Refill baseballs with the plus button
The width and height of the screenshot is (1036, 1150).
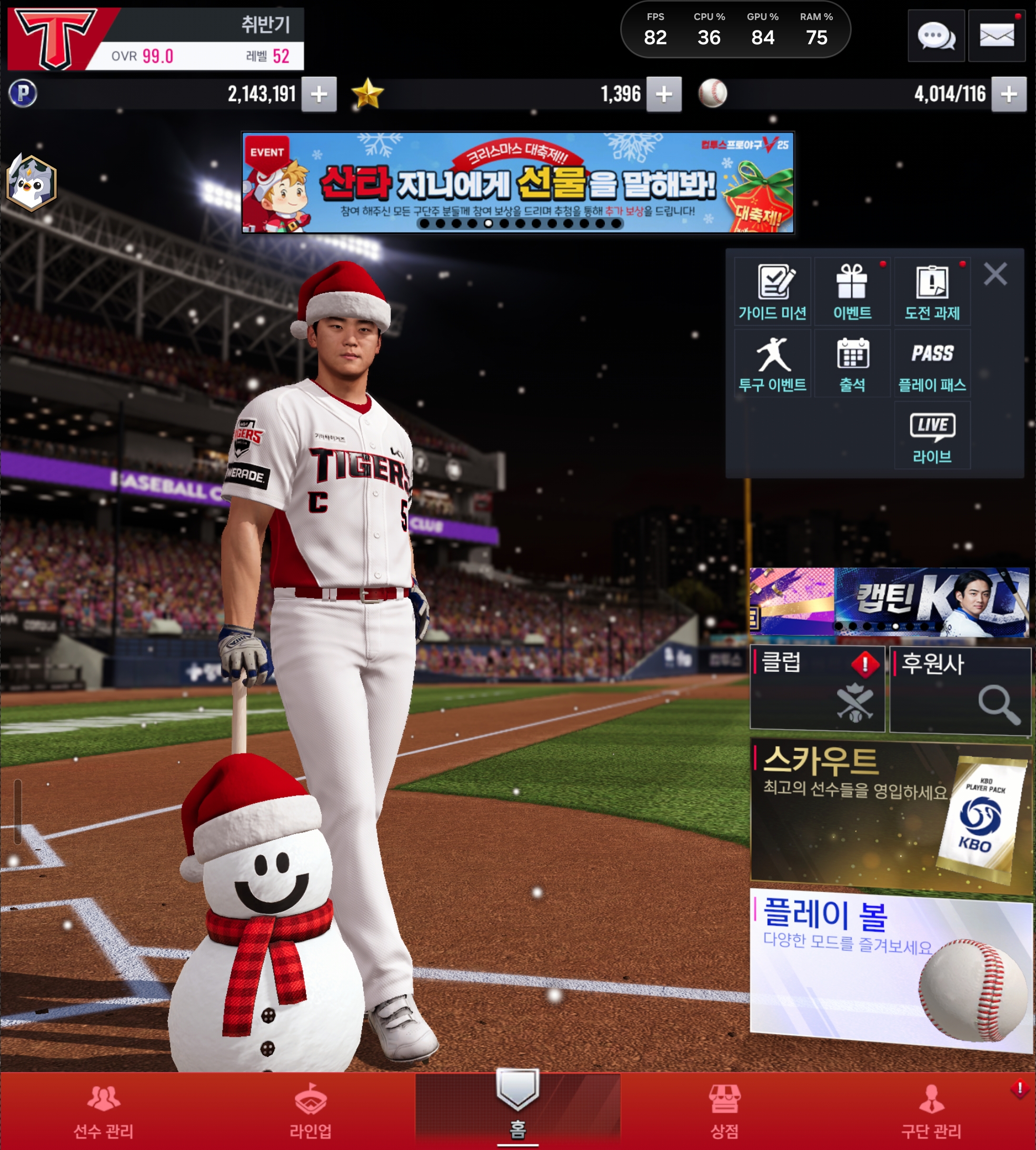[x=1009, y=94]
